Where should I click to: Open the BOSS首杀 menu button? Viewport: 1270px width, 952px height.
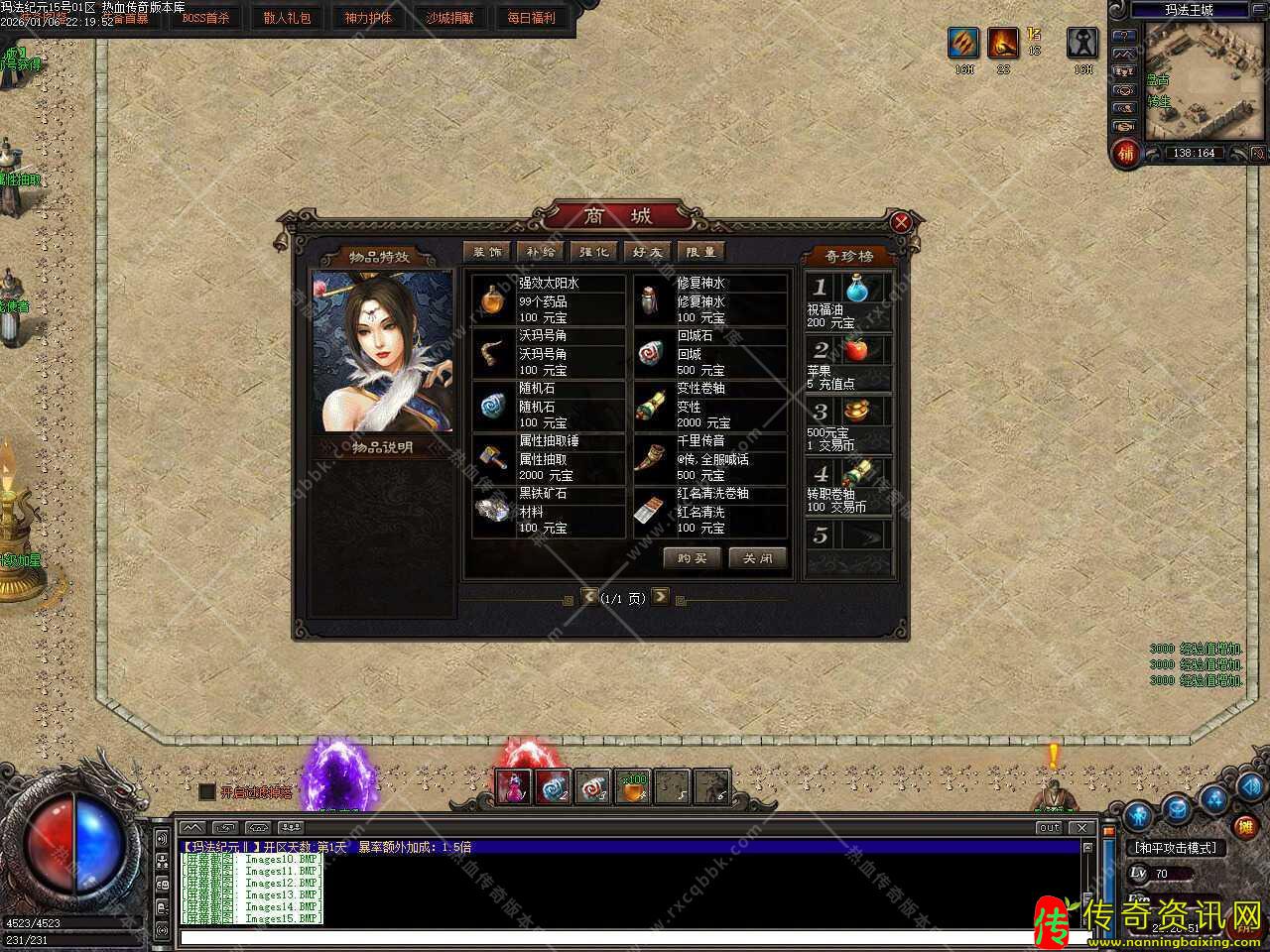[205, 18]
